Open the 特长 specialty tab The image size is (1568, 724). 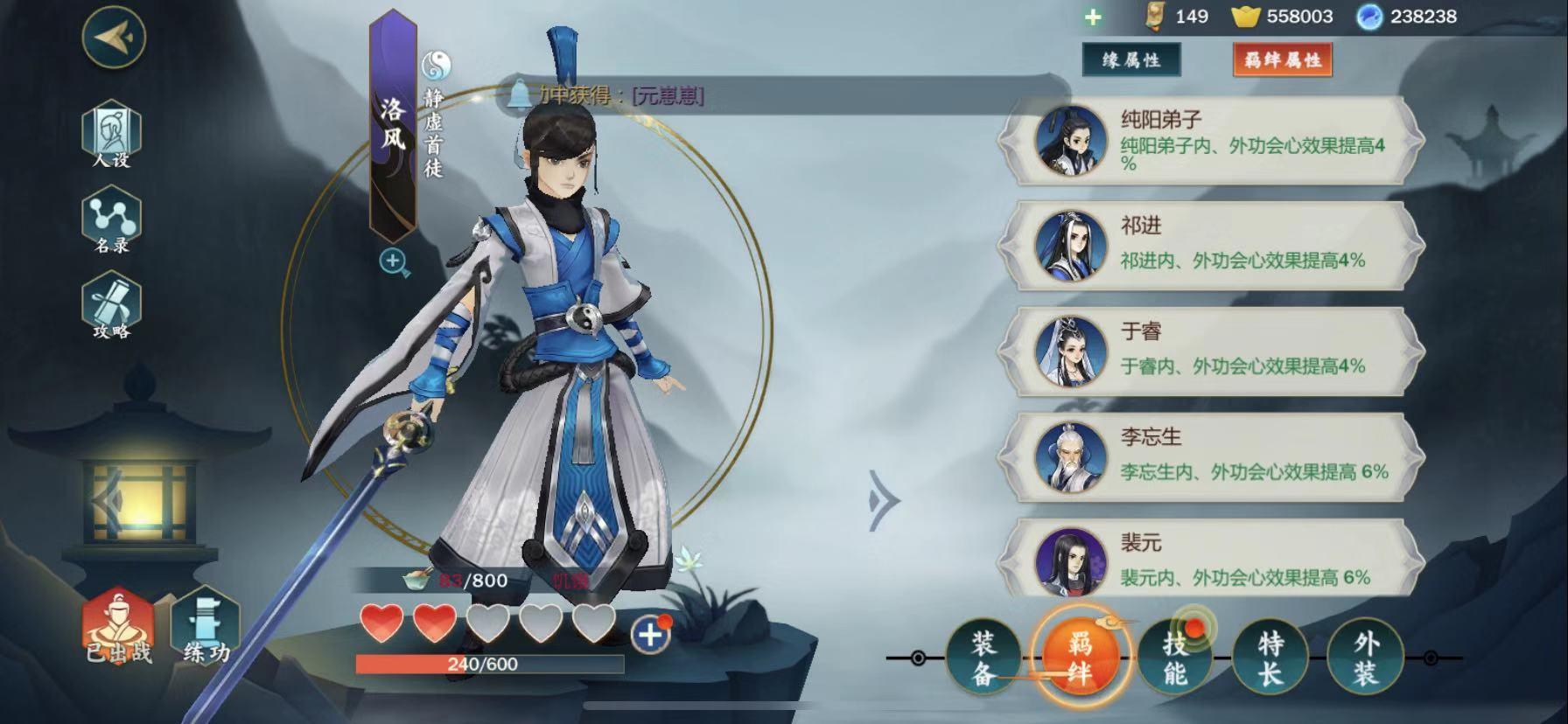1270,658
